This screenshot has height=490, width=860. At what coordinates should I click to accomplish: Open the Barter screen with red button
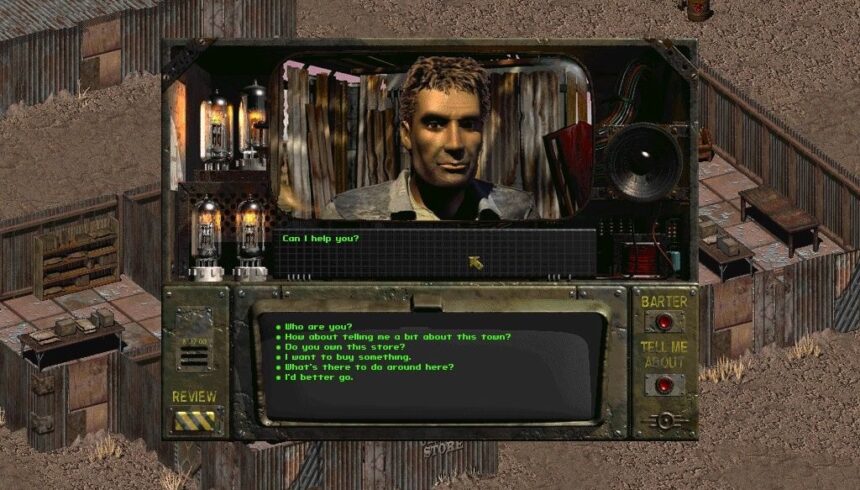click(664, 322)
